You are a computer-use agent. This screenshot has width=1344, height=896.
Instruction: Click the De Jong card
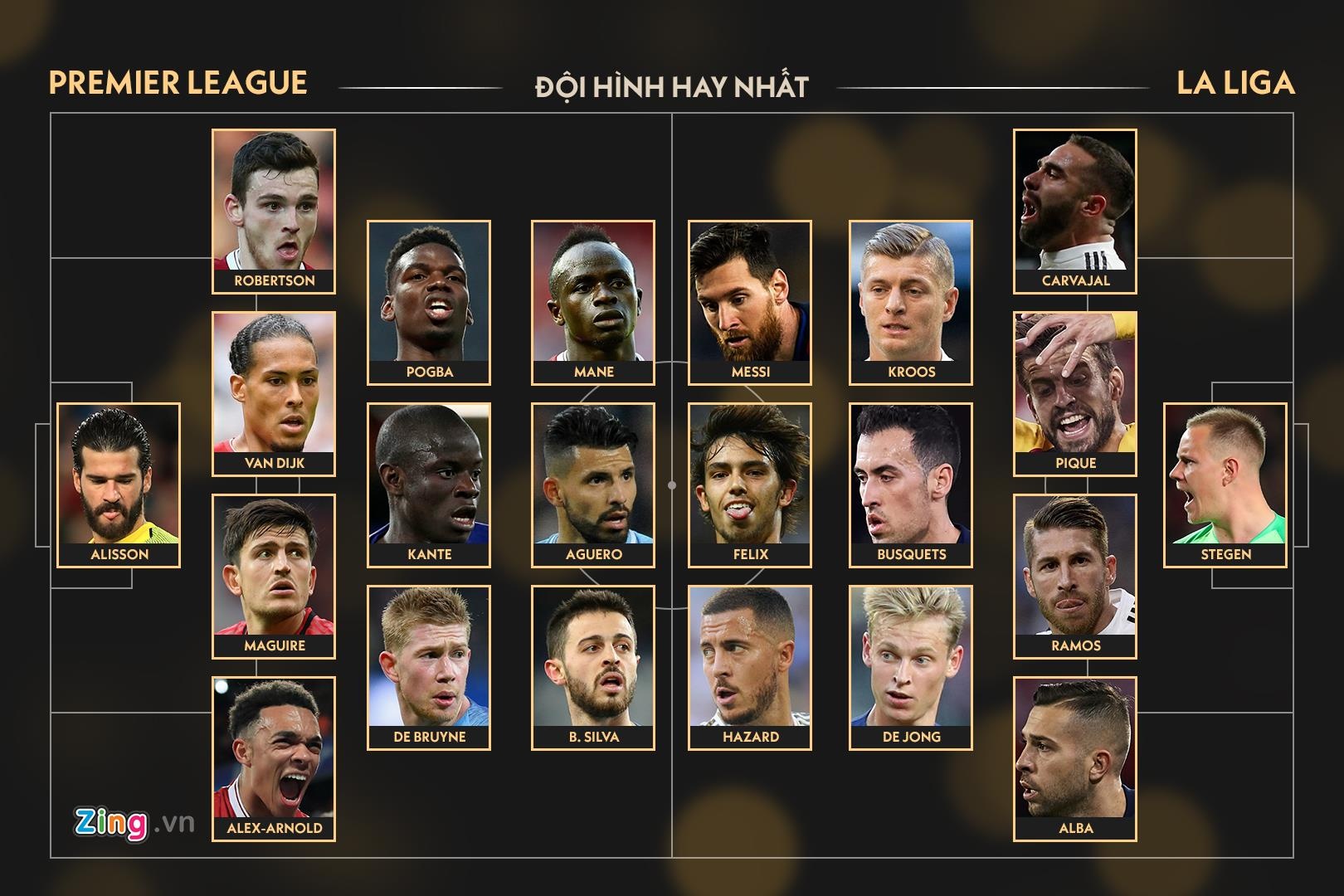[x=911, y=667]
